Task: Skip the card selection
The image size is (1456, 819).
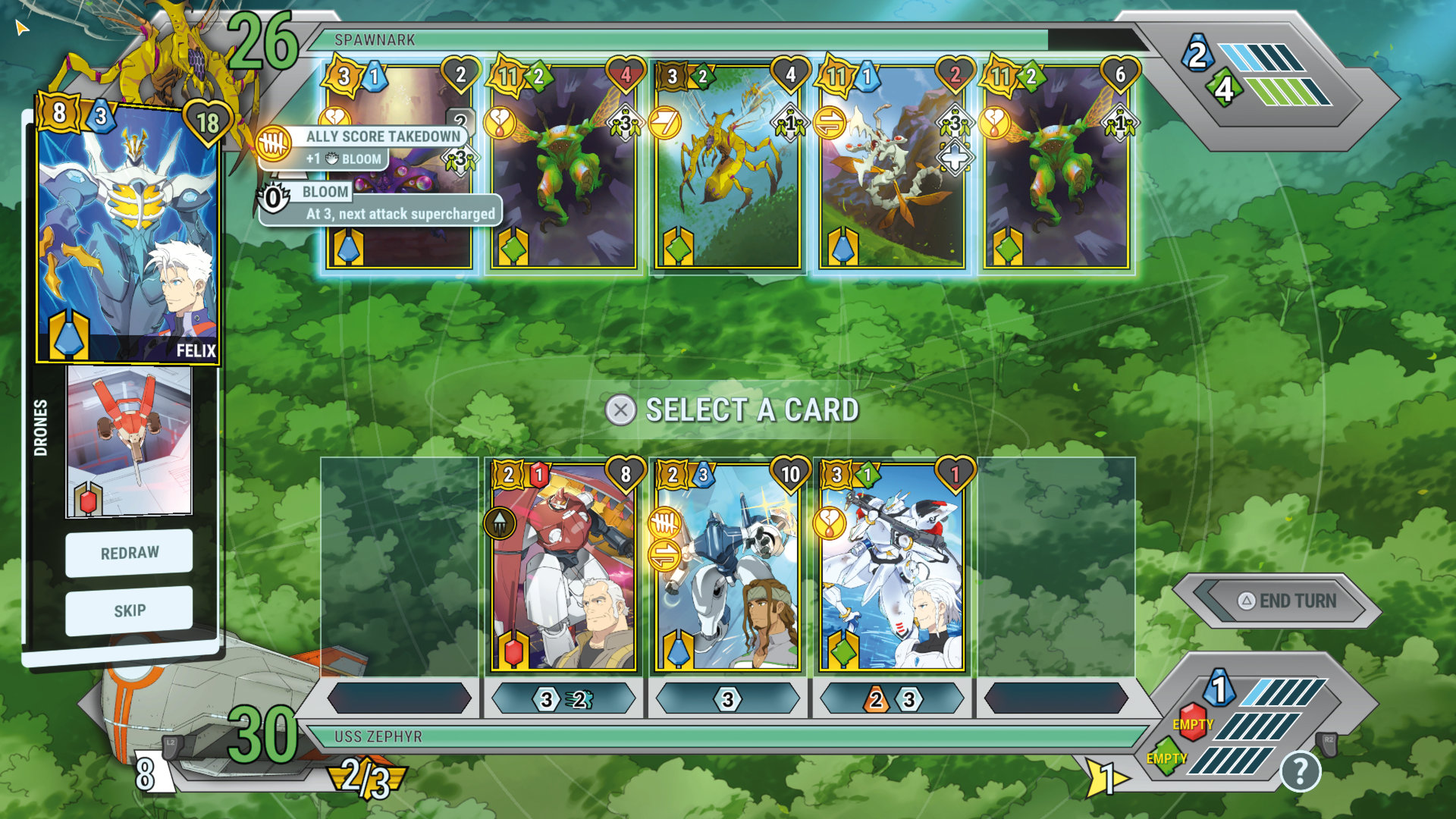Action: (129, 610)
